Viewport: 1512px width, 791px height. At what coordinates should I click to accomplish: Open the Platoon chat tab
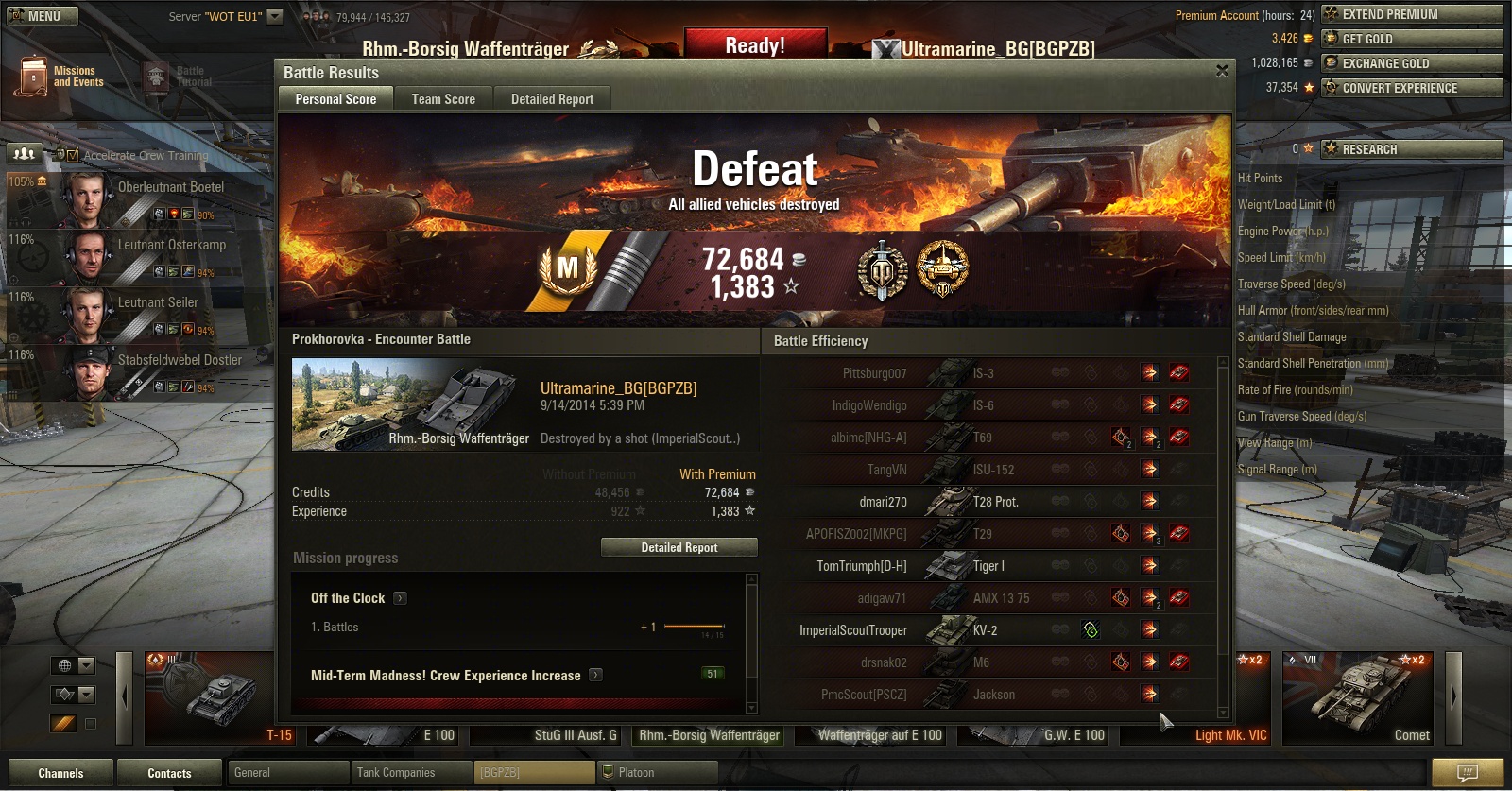coord(657,773)
